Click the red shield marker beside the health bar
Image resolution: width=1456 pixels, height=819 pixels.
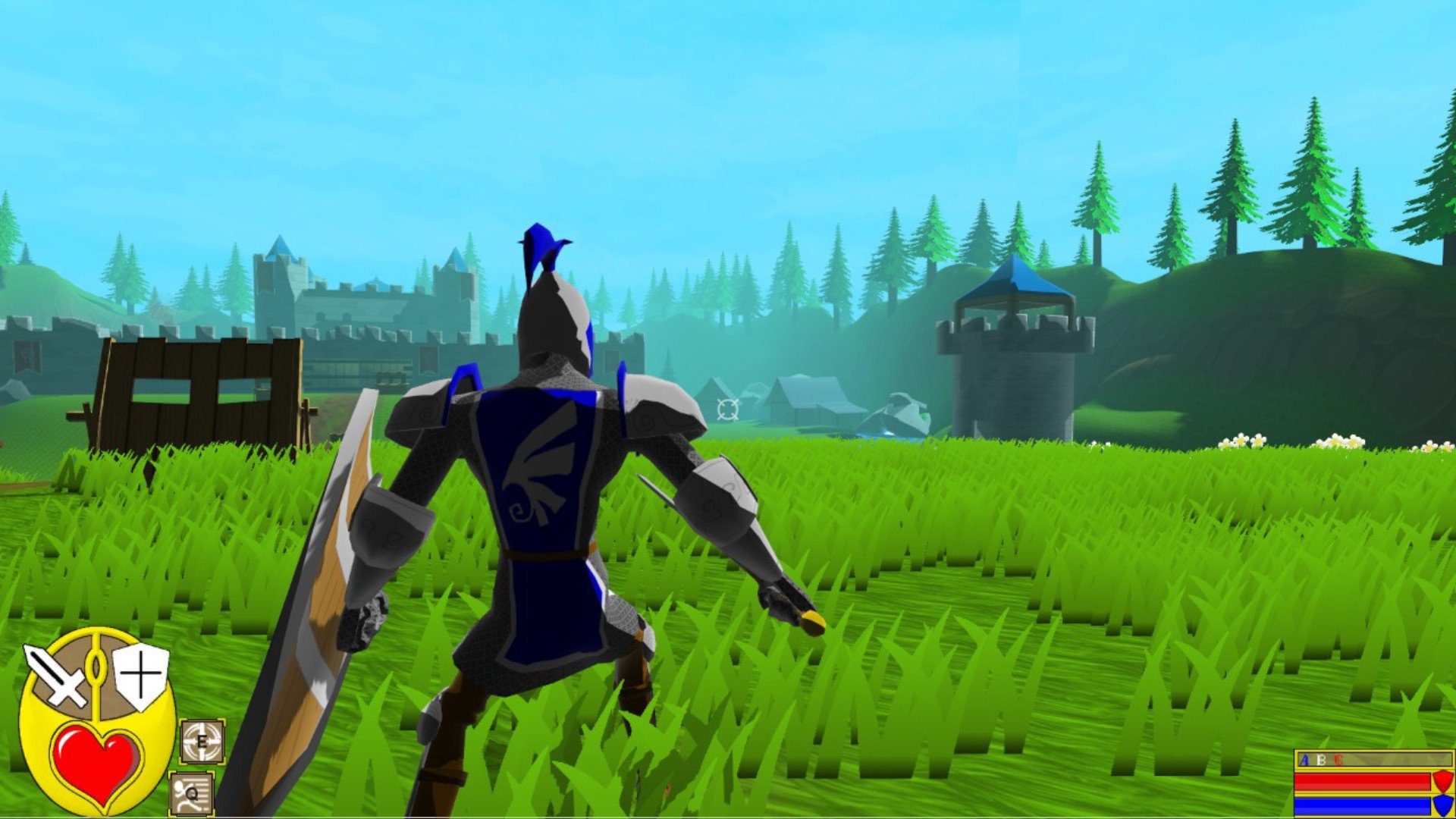[1443, 781]
